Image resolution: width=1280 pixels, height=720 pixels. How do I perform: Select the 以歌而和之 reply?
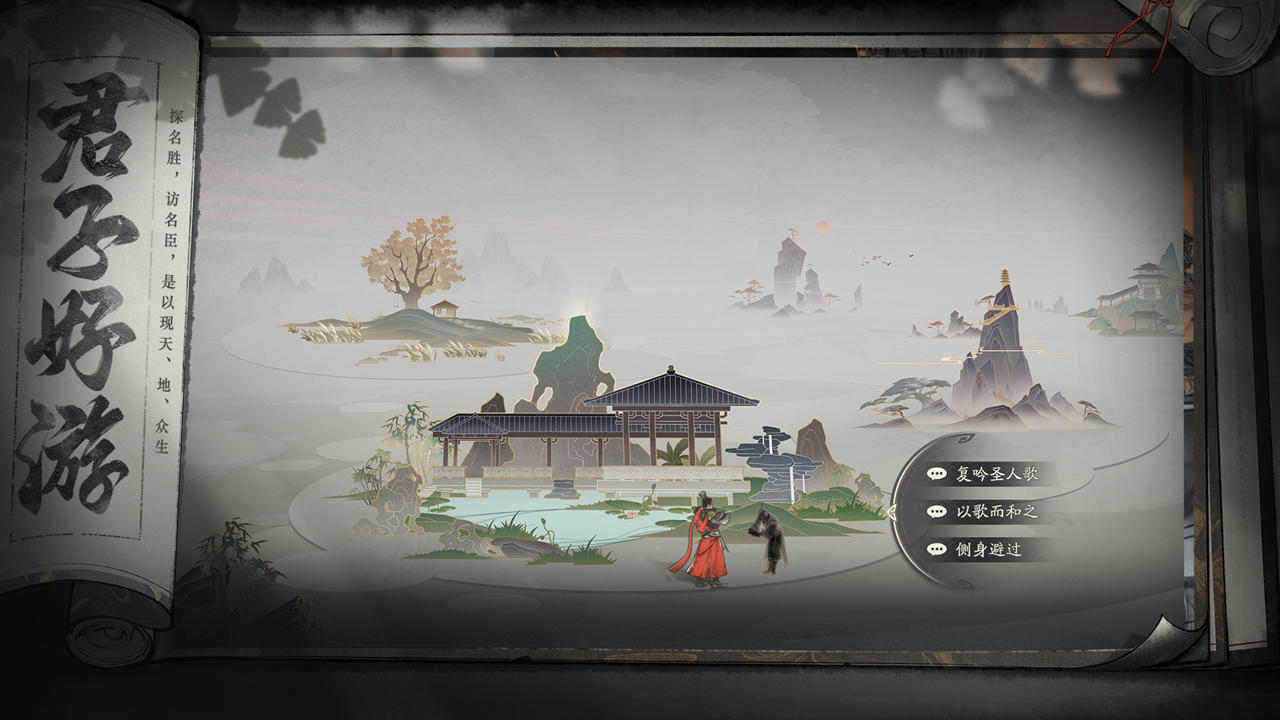coord(996,511)
